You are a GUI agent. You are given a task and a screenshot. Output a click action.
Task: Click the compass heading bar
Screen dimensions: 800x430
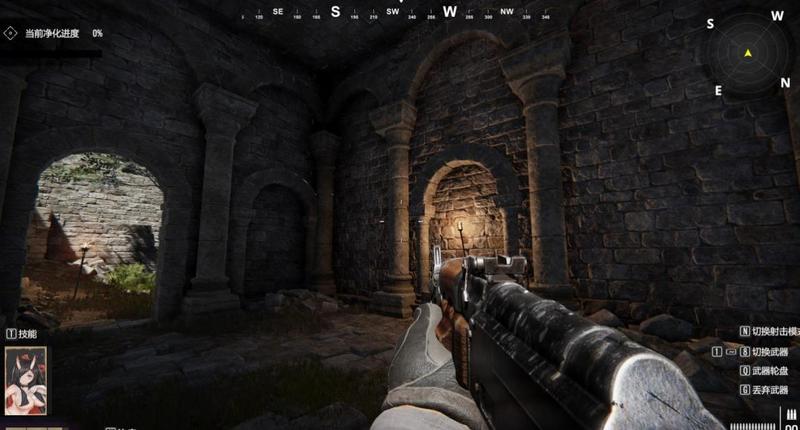coord(392,13)
